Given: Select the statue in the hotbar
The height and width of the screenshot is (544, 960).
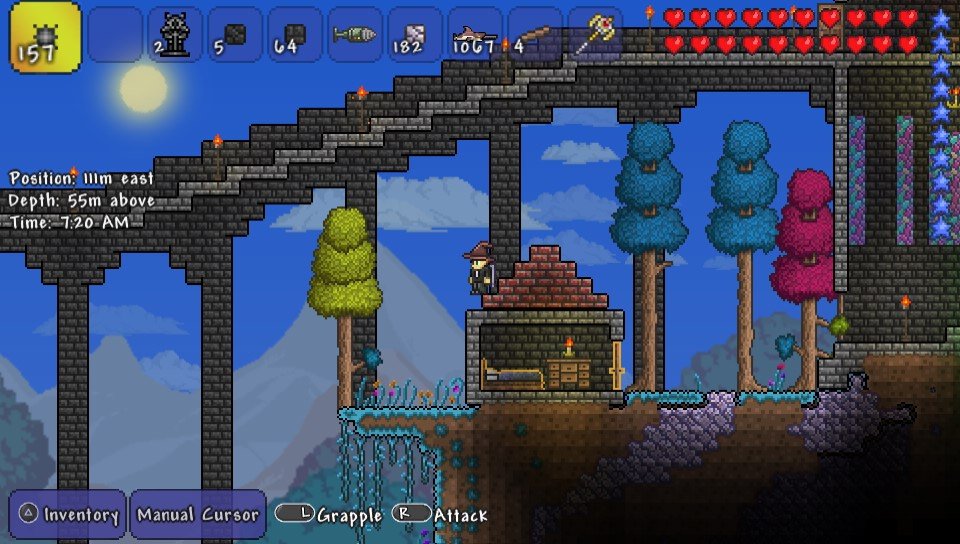Looking at the screenshot, I should [175, 35].
